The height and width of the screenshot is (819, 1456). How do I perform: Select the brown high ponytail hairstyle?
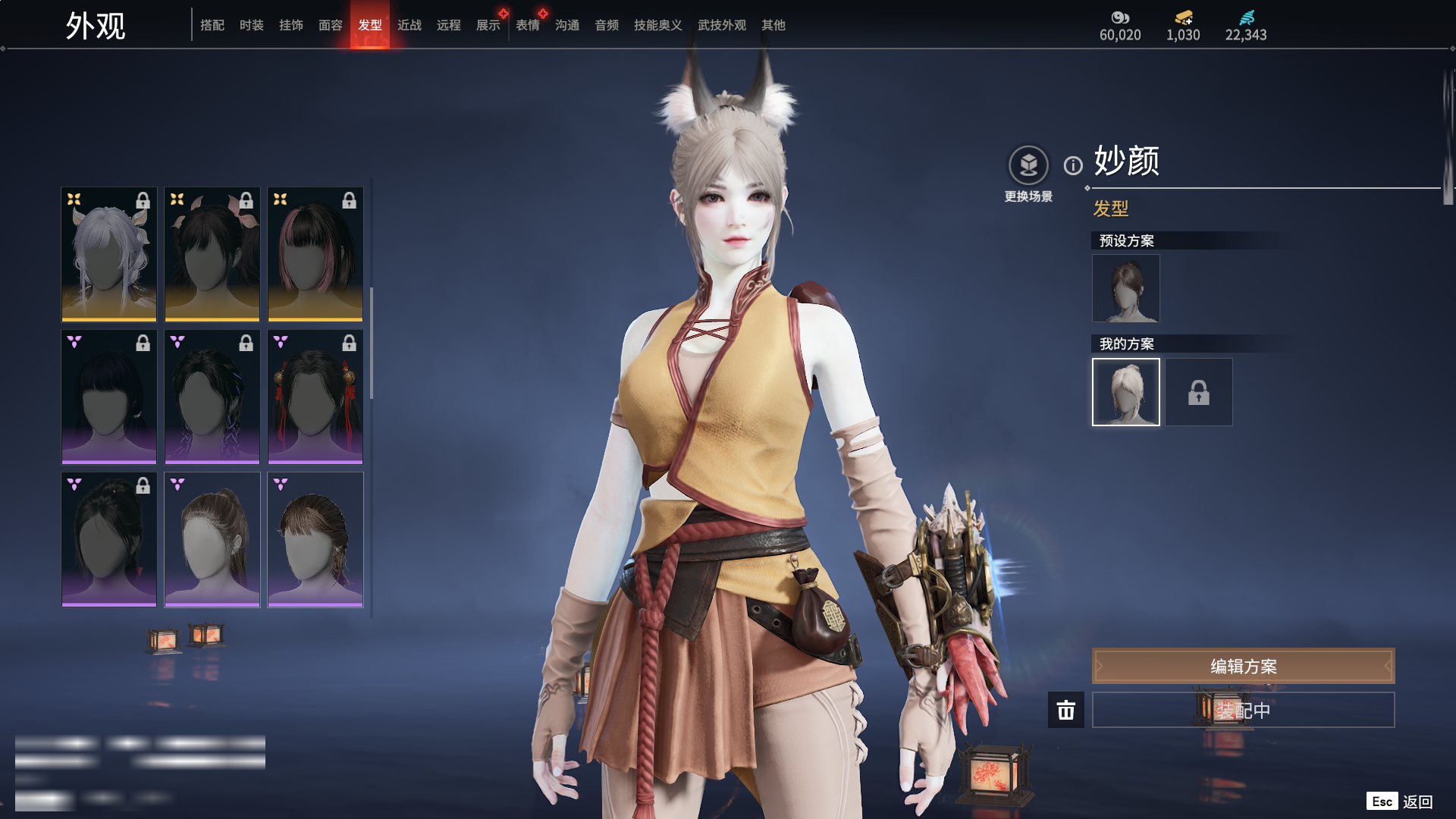(212, 539)
